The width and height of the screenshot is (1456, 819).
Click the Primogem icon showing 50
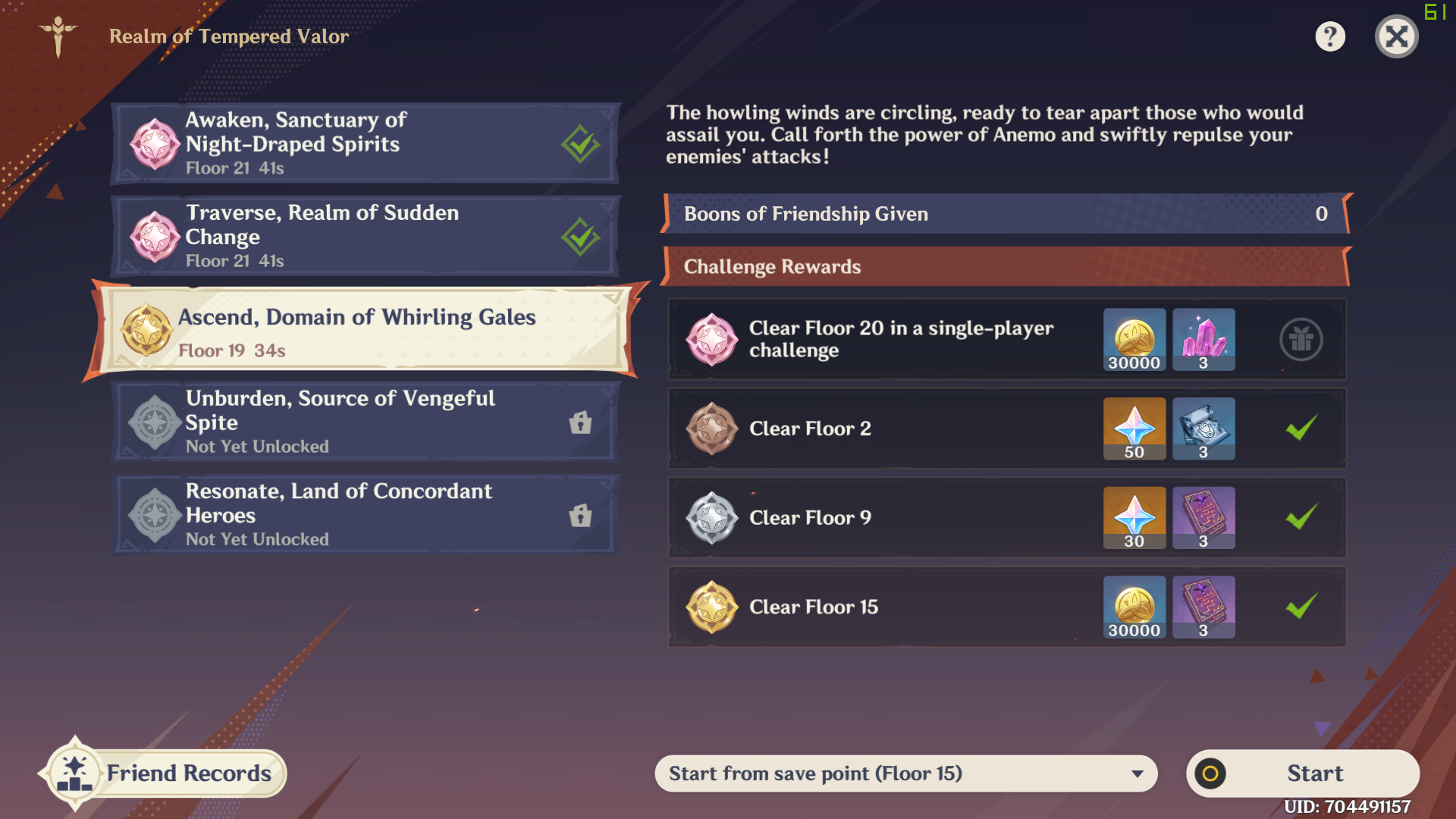(1134, 428)
